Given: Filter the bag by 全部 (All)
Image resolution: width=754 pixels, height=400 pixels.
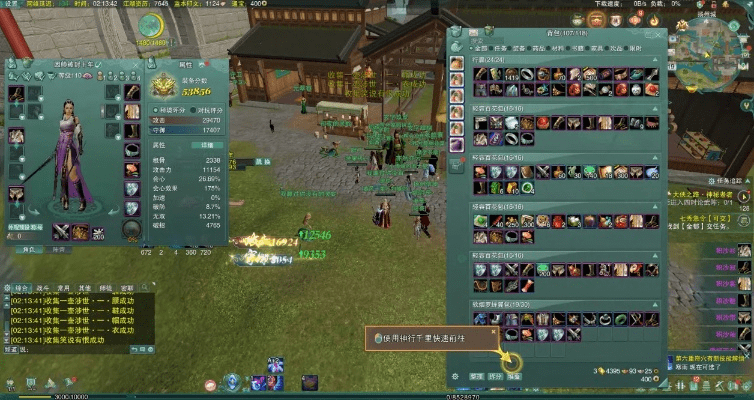Looking at the screenshot, I should [482, 47].
